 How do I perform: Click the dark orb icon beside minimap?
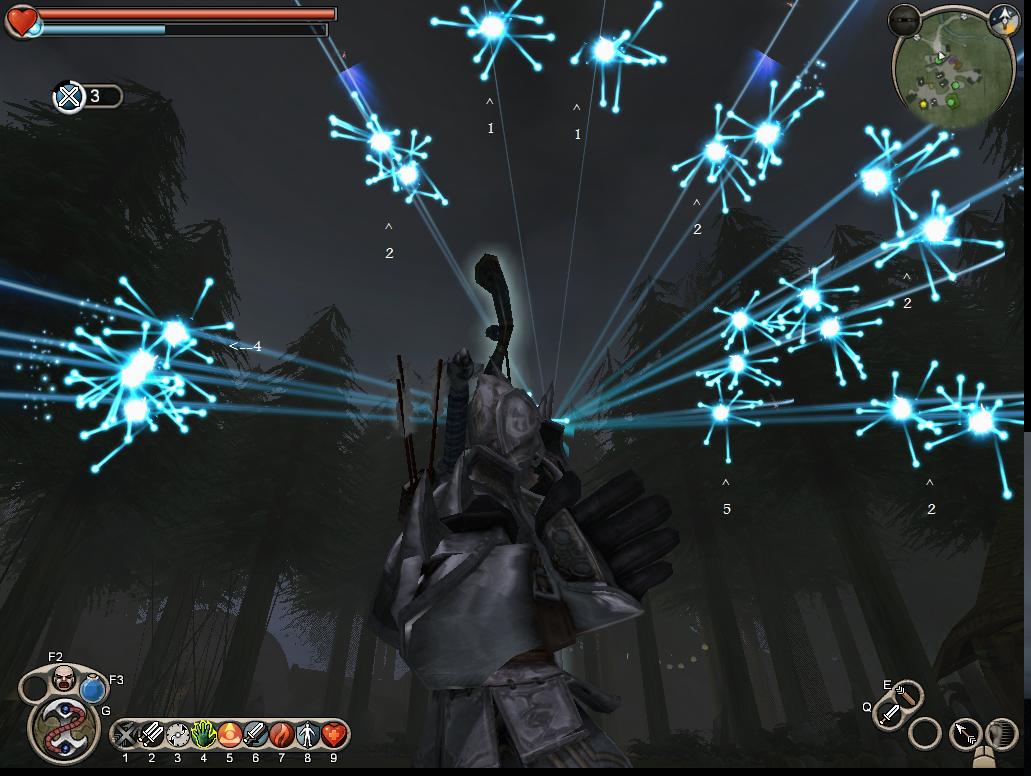click(x=904, y=18)
